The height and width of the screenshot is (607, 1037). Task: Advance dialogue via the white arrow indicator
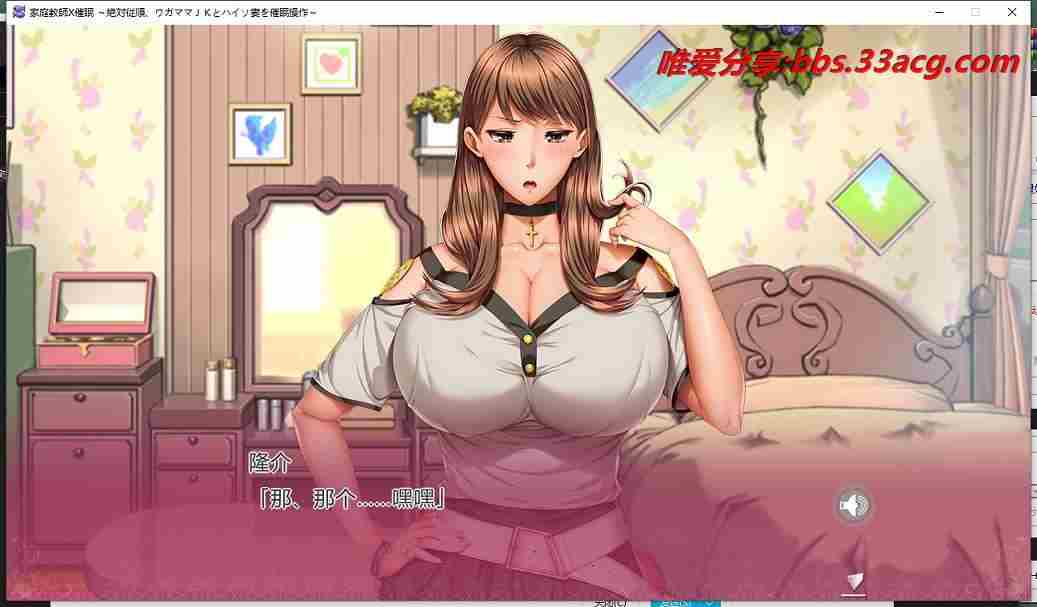tap(853, 581)
